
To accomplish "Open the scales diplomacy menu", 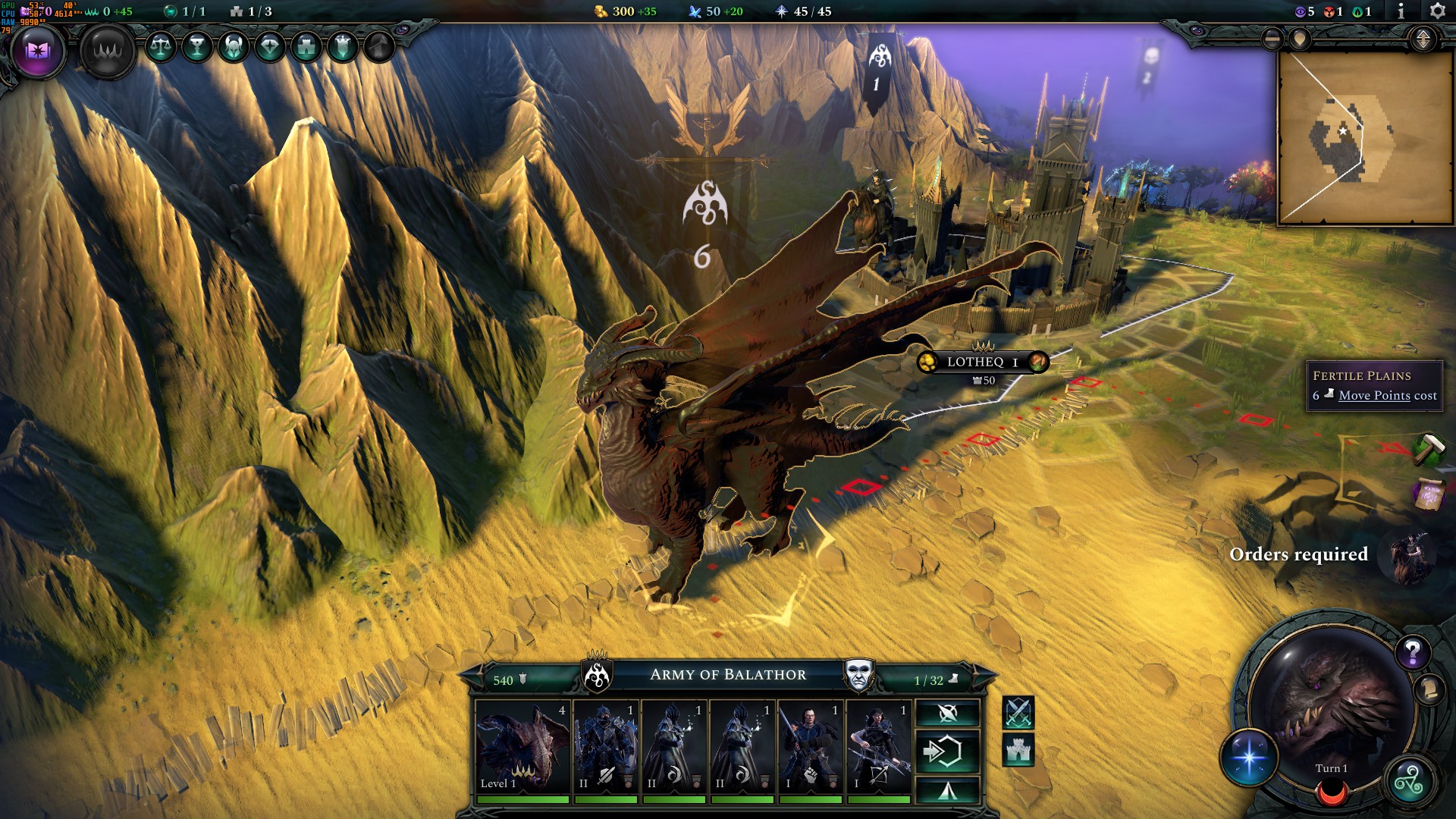I will [x=160, y=47].
